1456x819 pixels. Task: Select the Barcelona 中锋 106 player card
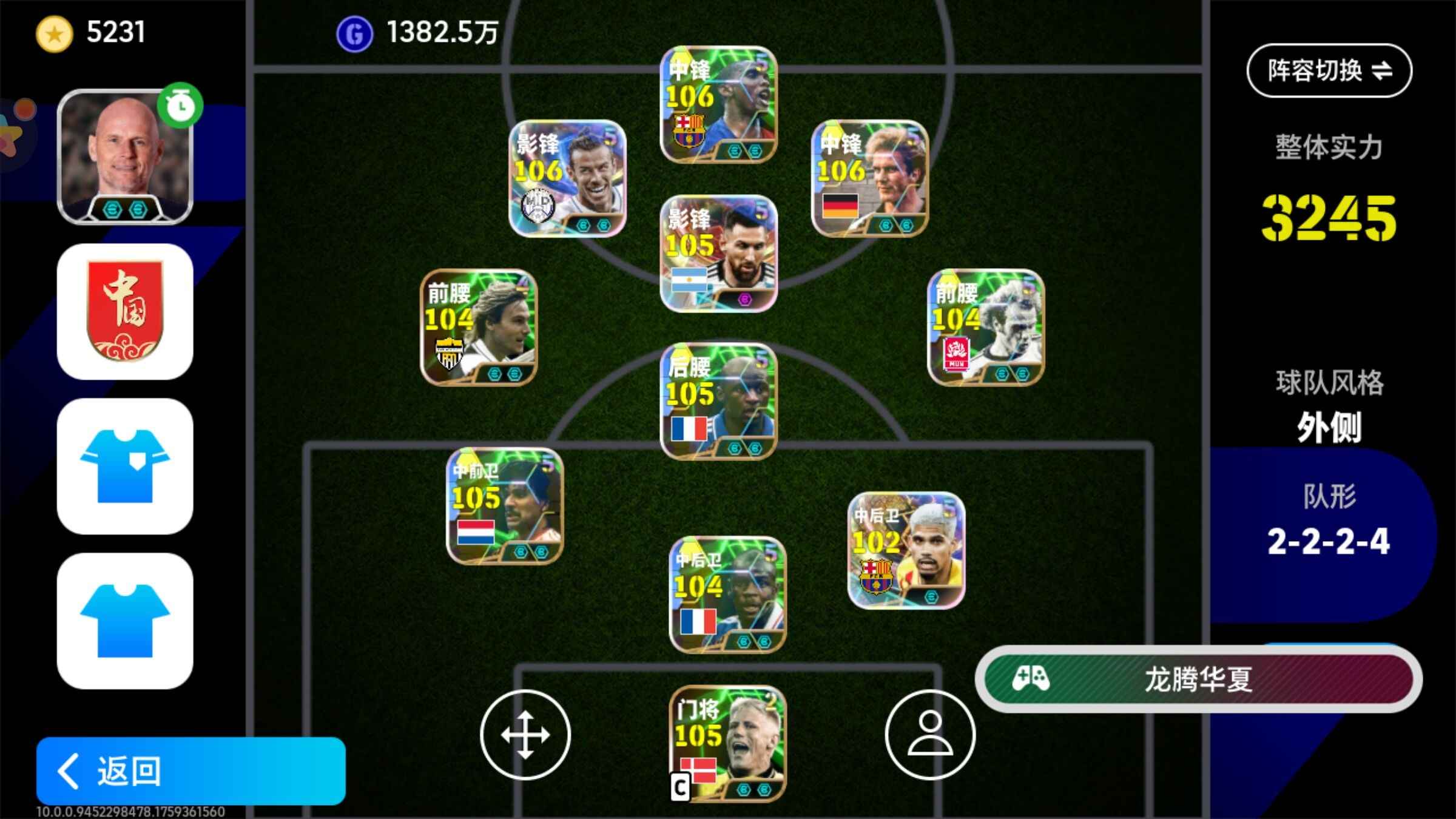718,105
